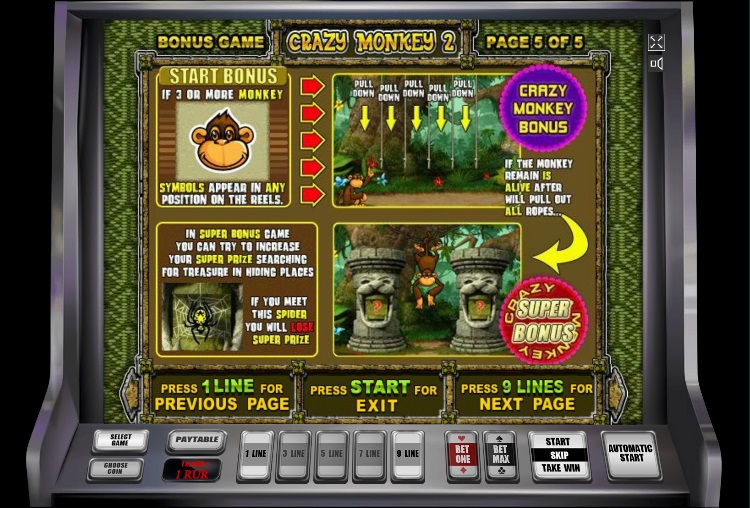Select the 1 Line button
The image size is (750, 508).
click(257, 455)
